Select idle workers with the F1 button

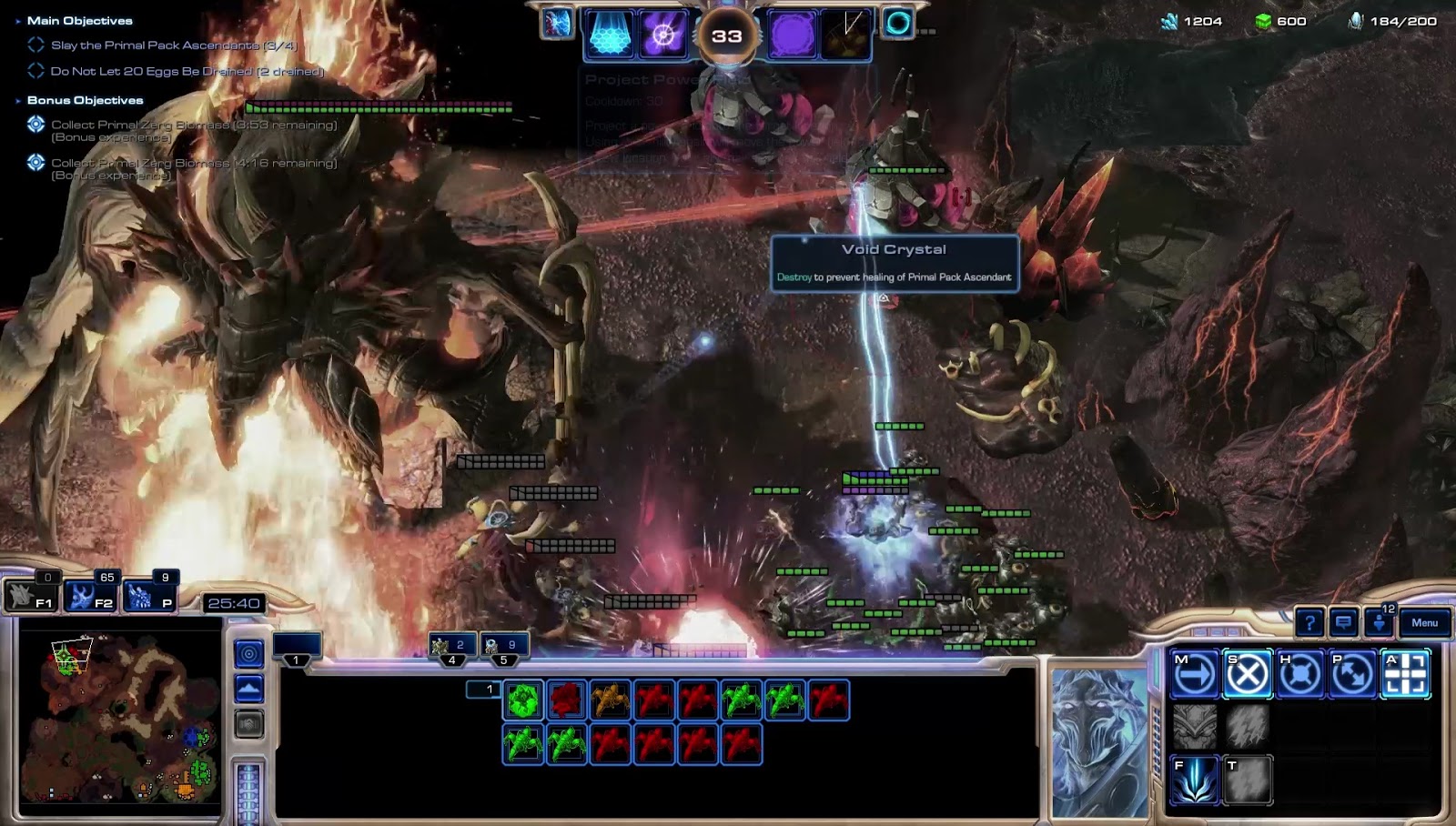click(x=31, y=597)
